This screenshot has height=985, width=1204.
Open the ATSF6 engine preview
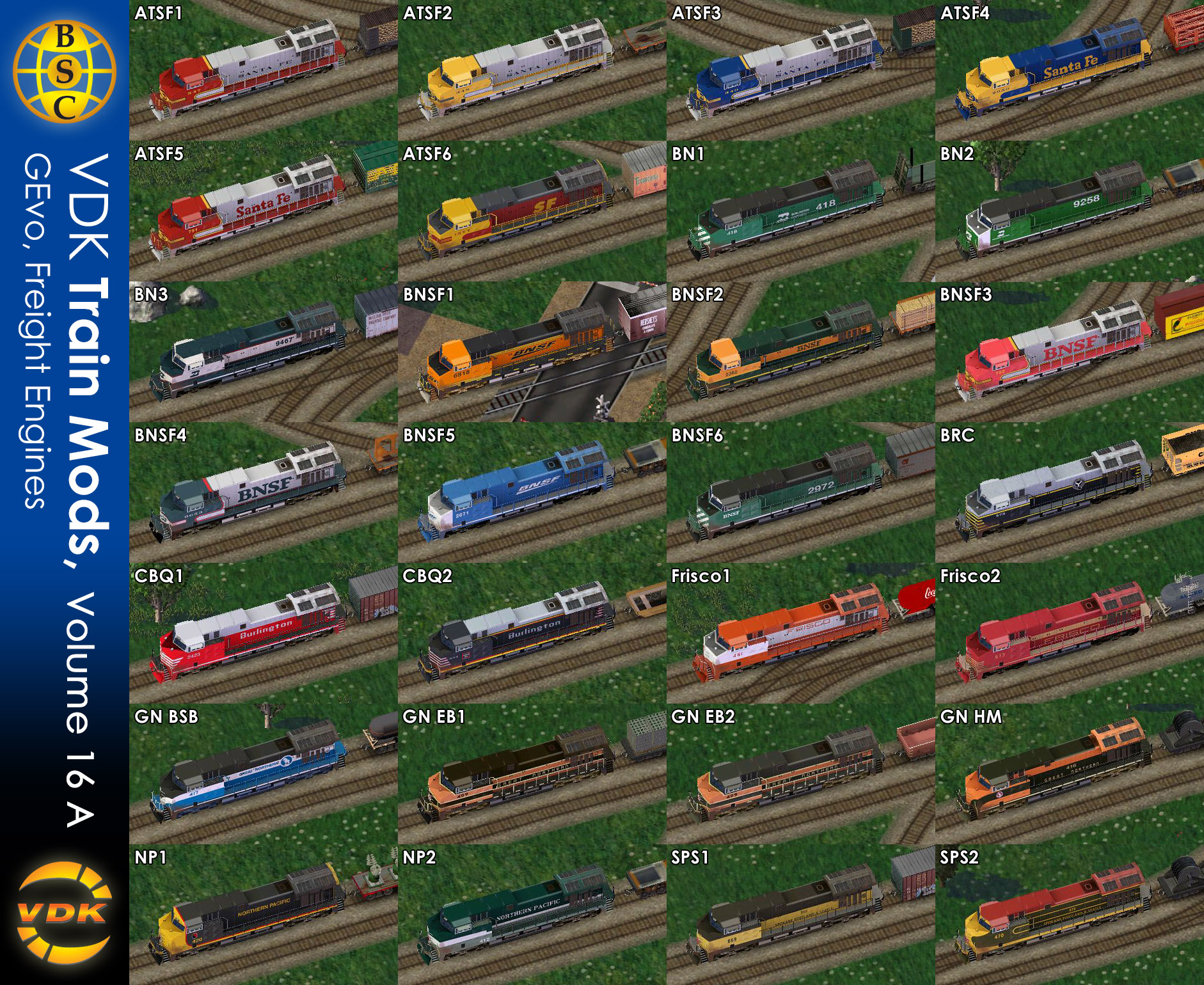click(x=532, y=211)
